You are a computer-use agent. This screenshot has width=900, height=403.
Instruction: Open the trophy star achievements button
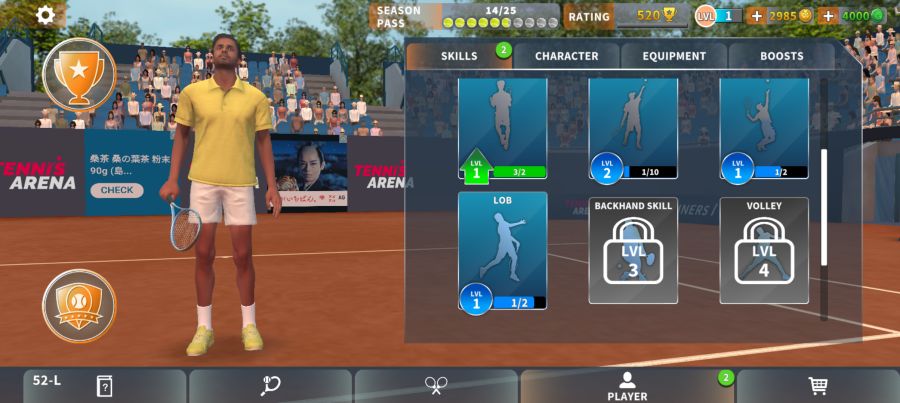click(x=79, y=74)
